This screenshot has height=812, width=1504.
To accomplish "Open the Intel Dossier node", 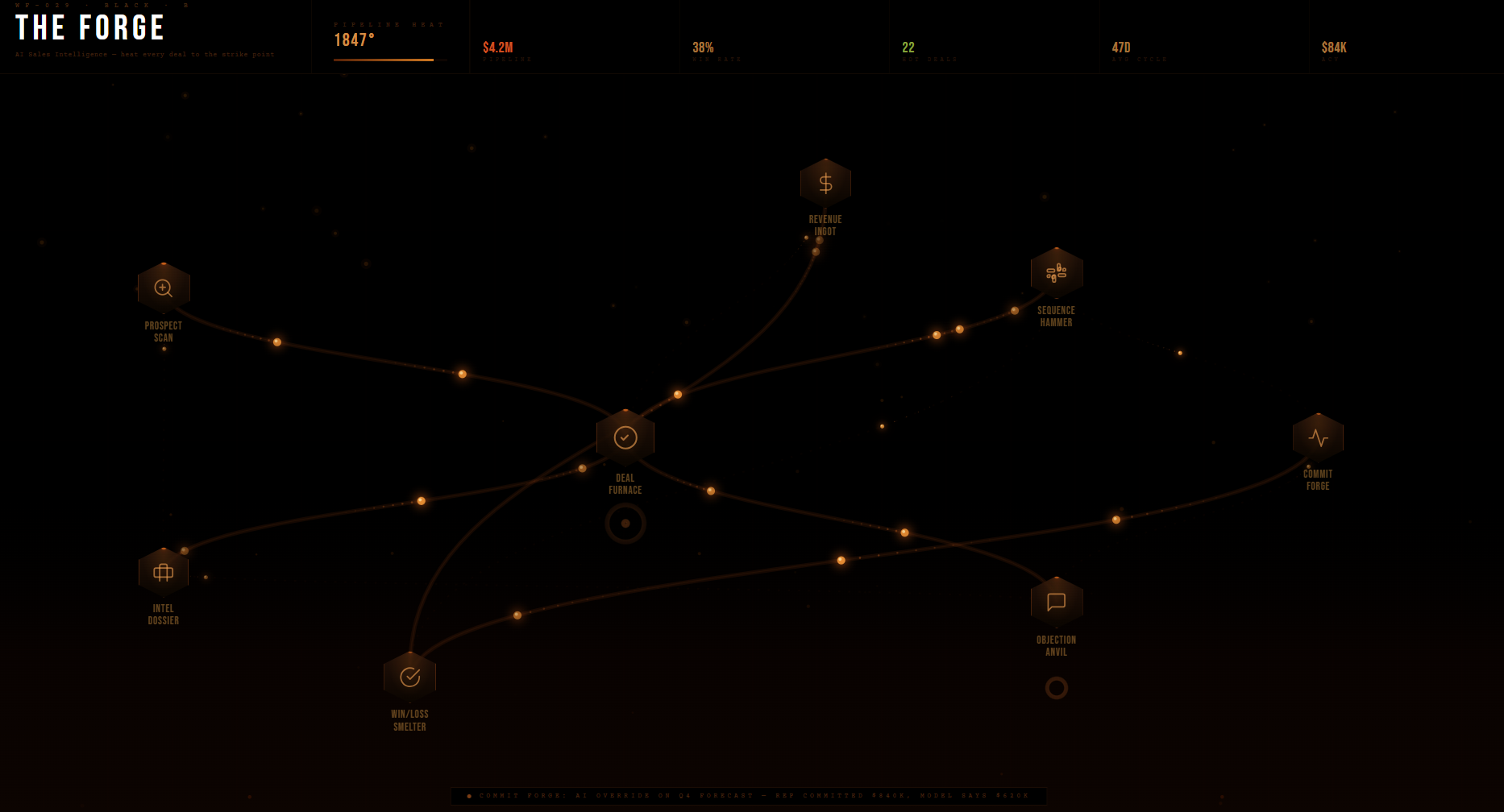I will [164, 572].
